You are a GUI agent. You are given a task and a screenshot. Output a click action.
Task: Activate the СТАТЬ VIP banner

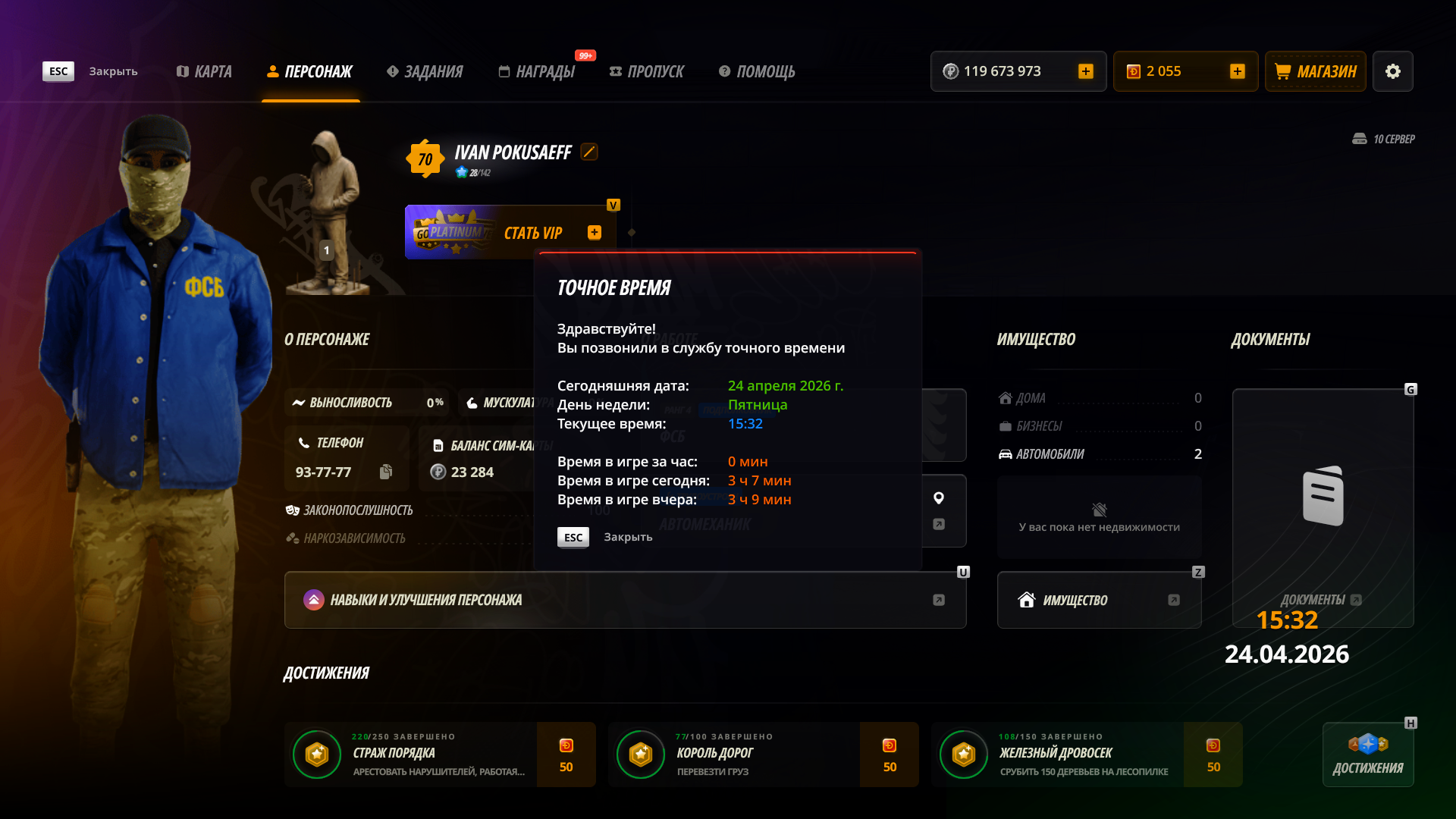510,232
